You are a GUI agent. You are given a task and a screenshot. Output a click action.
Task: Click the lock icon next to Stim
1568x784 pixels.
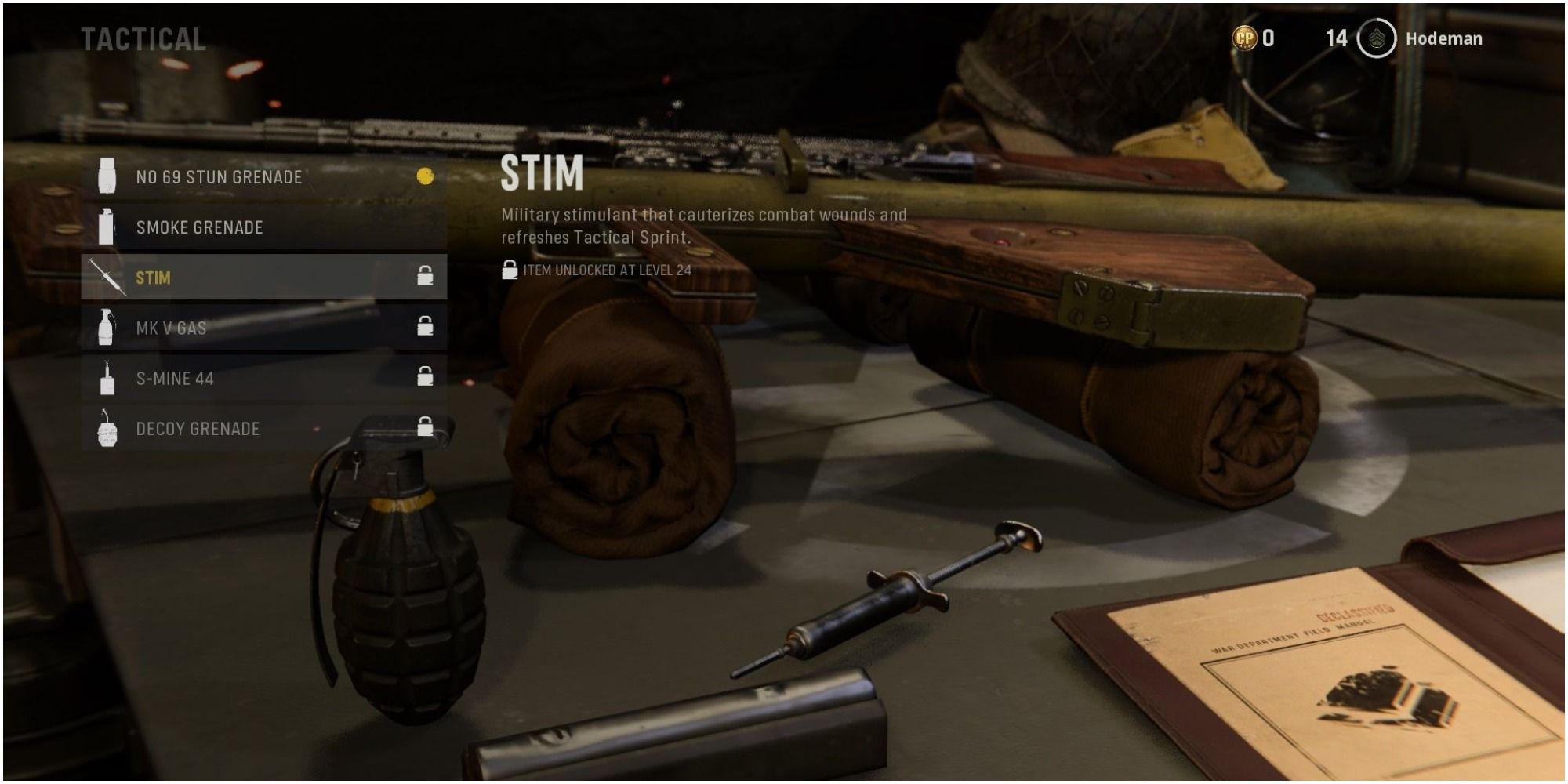[x=426, y=277]
